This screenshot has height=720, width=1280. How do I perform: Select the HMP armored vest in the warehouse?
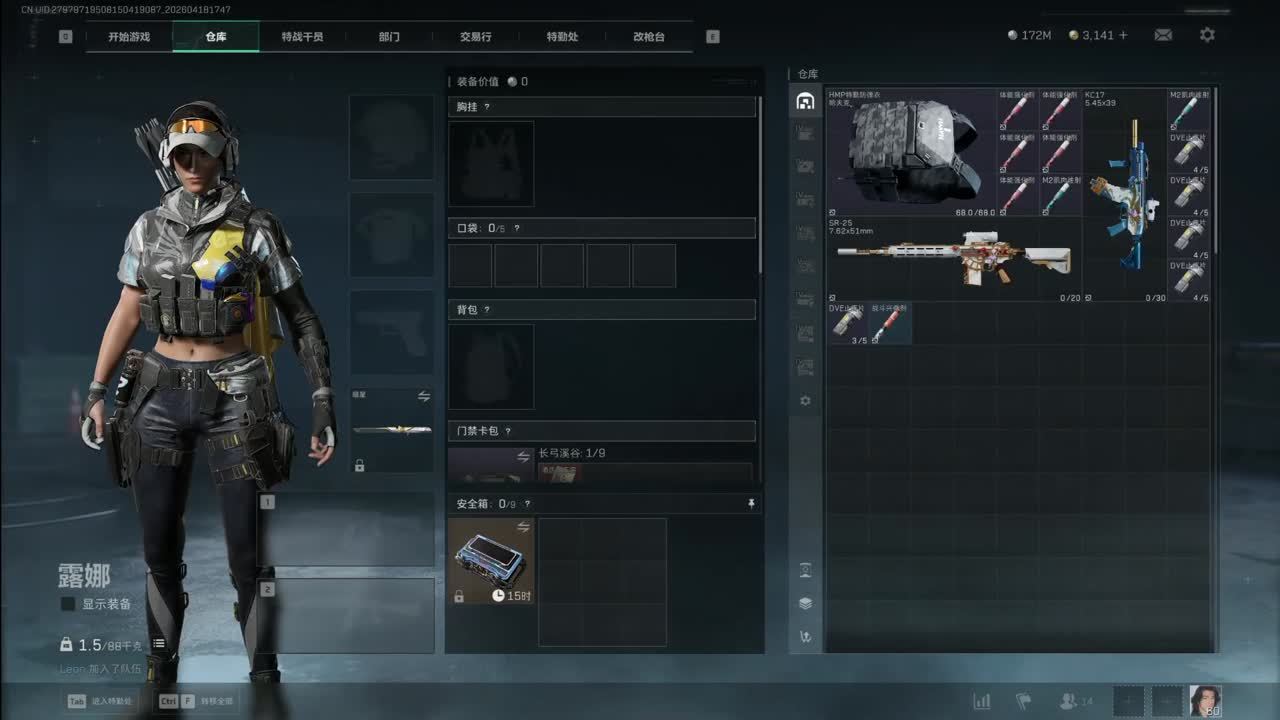[x=911, y=152]
